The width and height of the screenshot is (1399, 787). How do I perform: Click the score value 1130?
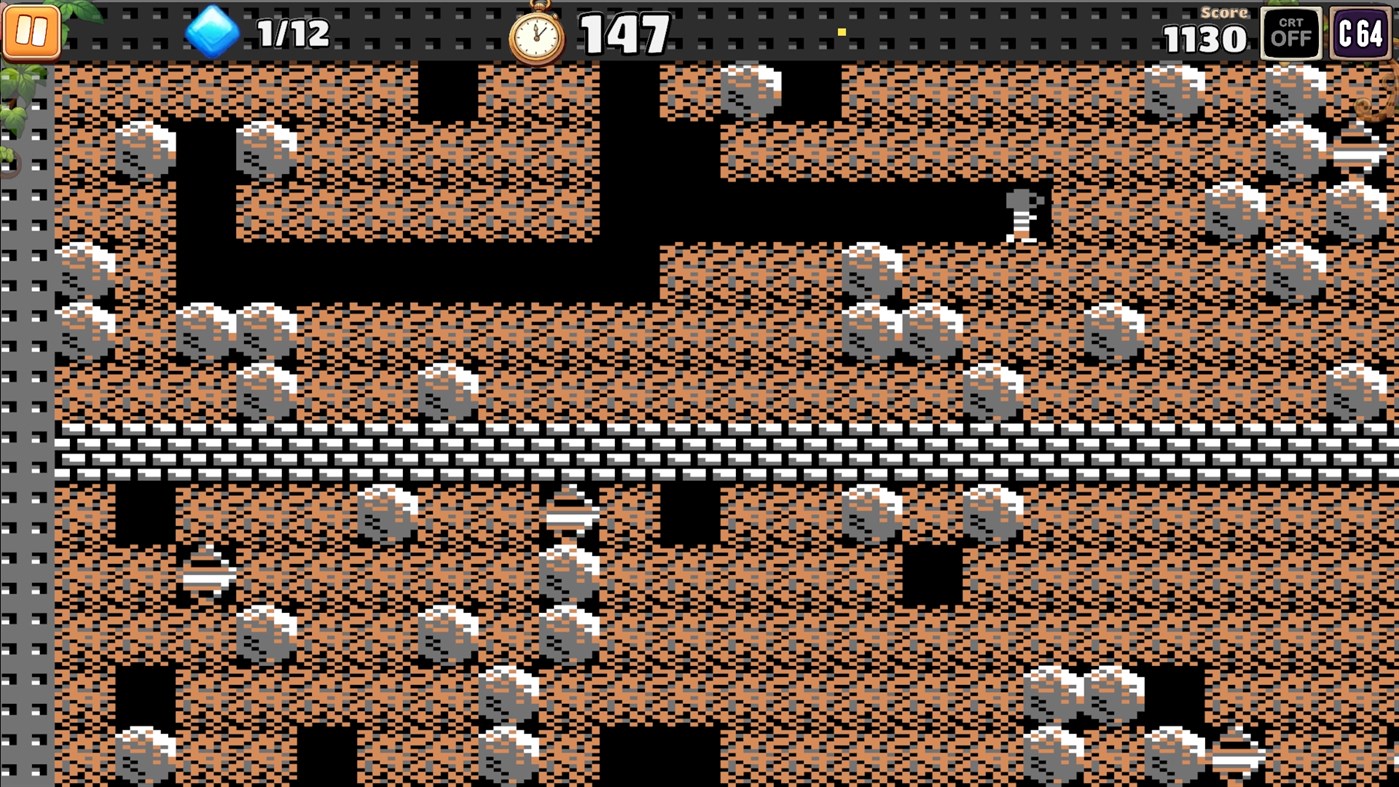(x=1204, y=39)
